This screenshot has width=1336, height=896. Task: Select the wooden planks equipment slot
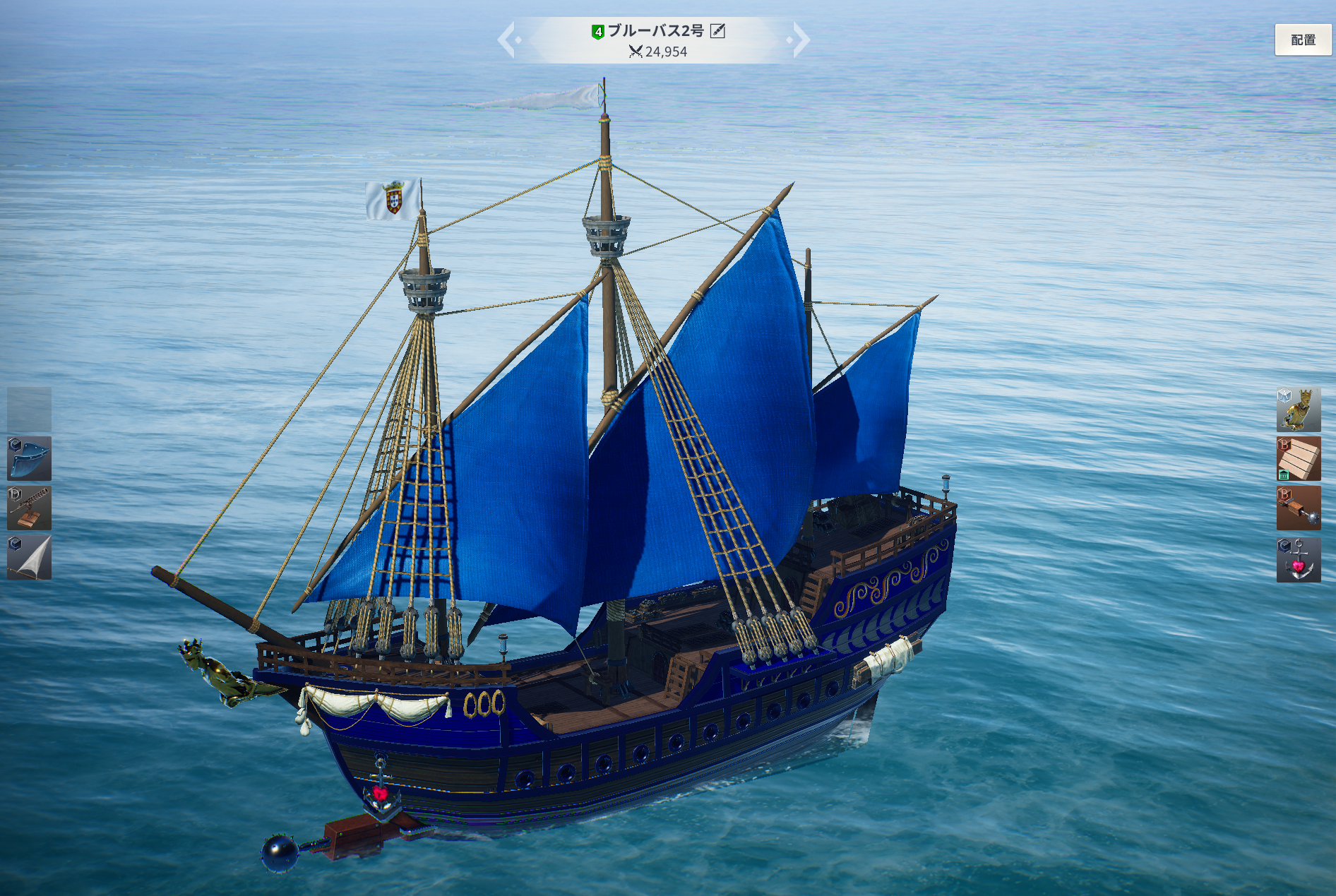[1298, 459]
